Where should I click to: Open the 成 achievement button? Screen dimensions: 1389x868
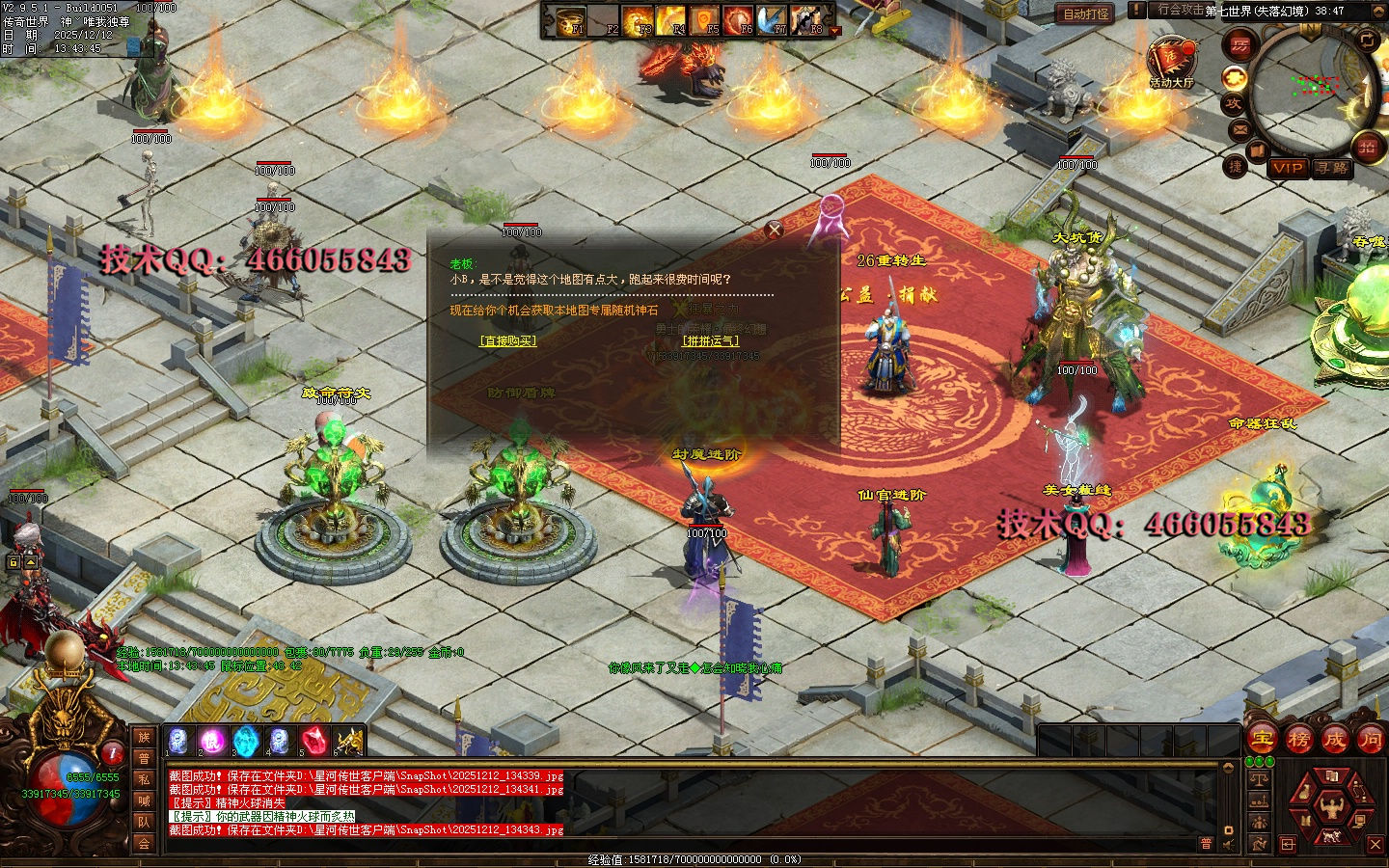click(x=1334, y=740)
